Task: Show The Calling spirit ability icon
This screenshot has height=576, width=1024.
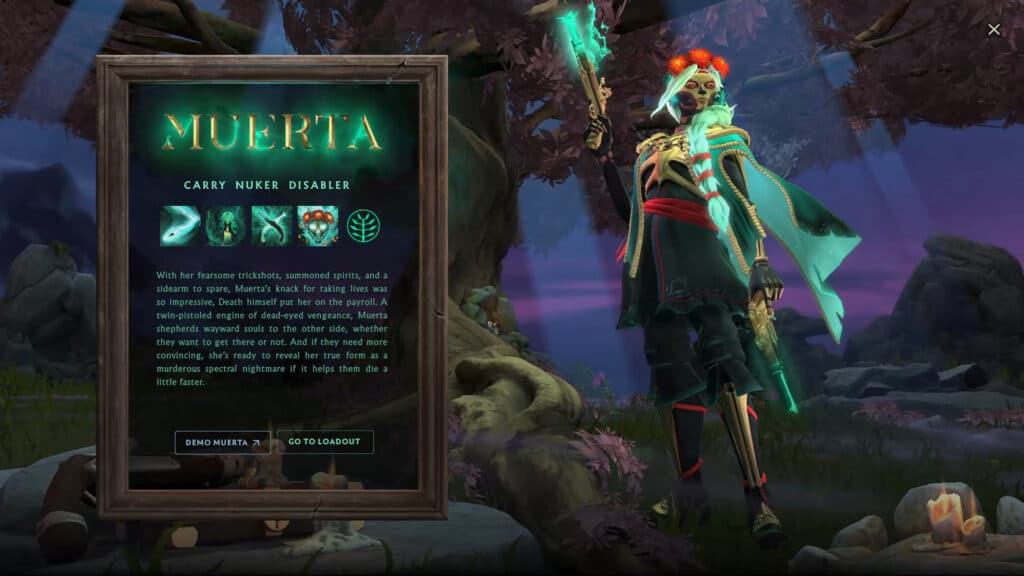Action: click(226, 225)
